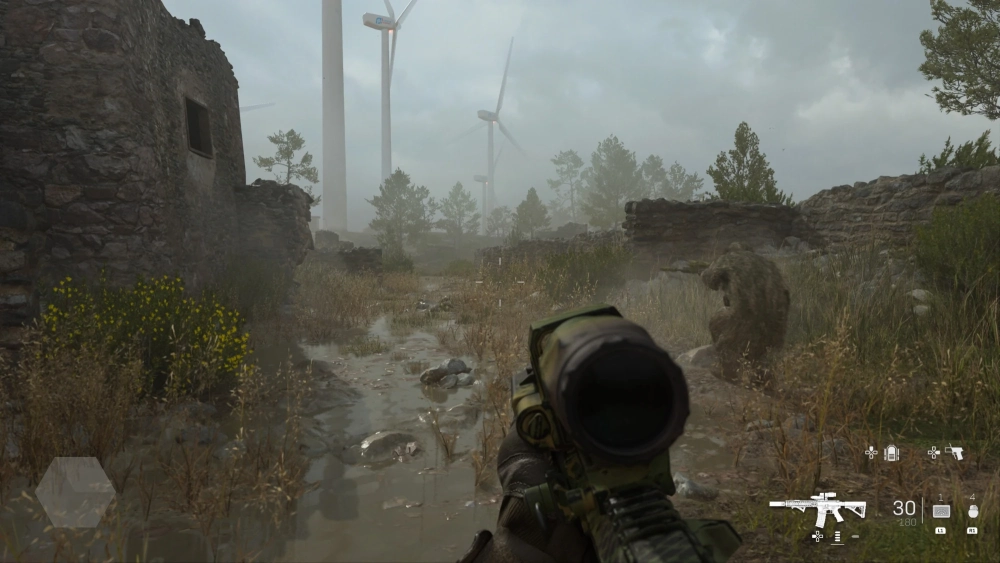Select the claymore equipment slot
The image size is (1000, 563).
coord(940,511)
